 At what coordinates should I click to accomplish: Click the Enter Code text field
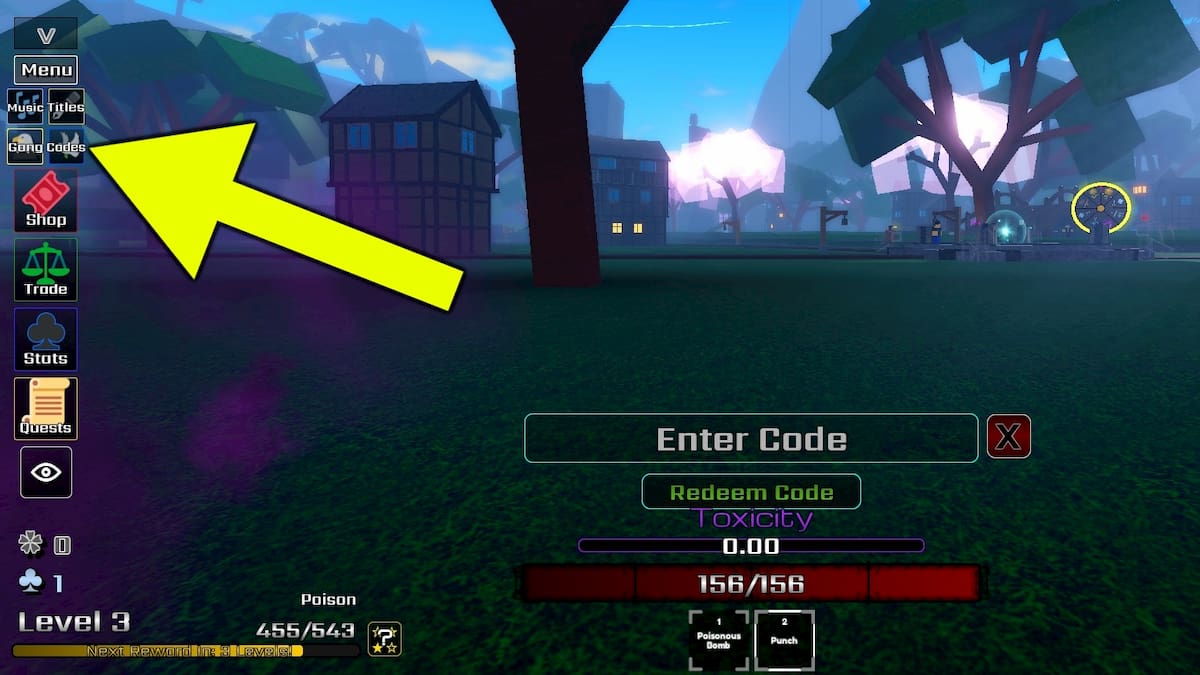[x=751, y=438]
